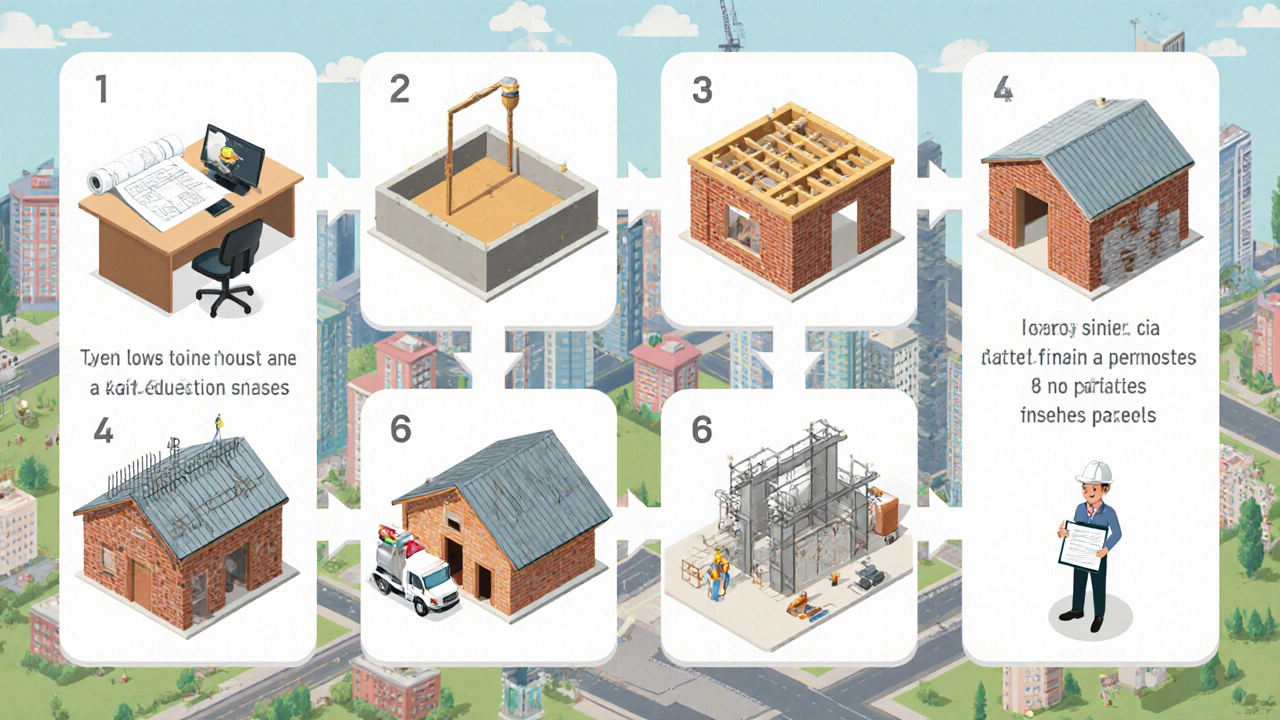This screenshot has height=720, width=1280.
Task: Select the brick house with rooftop antennas
Action: [x=188, y=525]
